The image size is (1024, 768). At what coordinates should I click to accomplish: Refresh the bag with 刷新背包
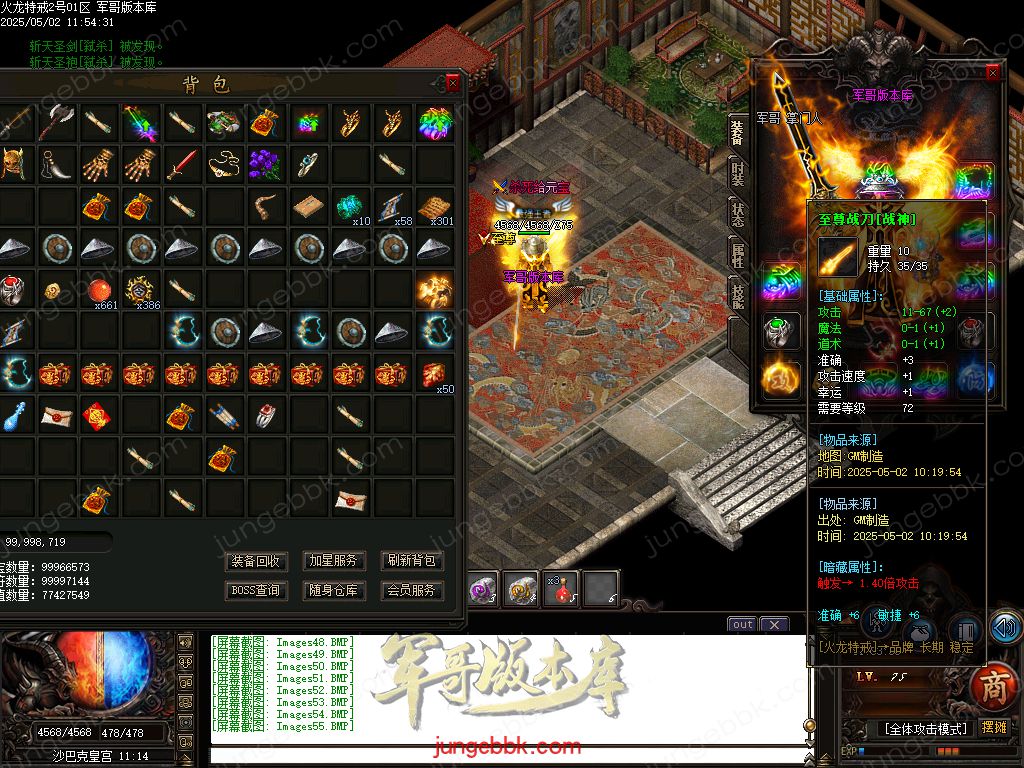412,561
